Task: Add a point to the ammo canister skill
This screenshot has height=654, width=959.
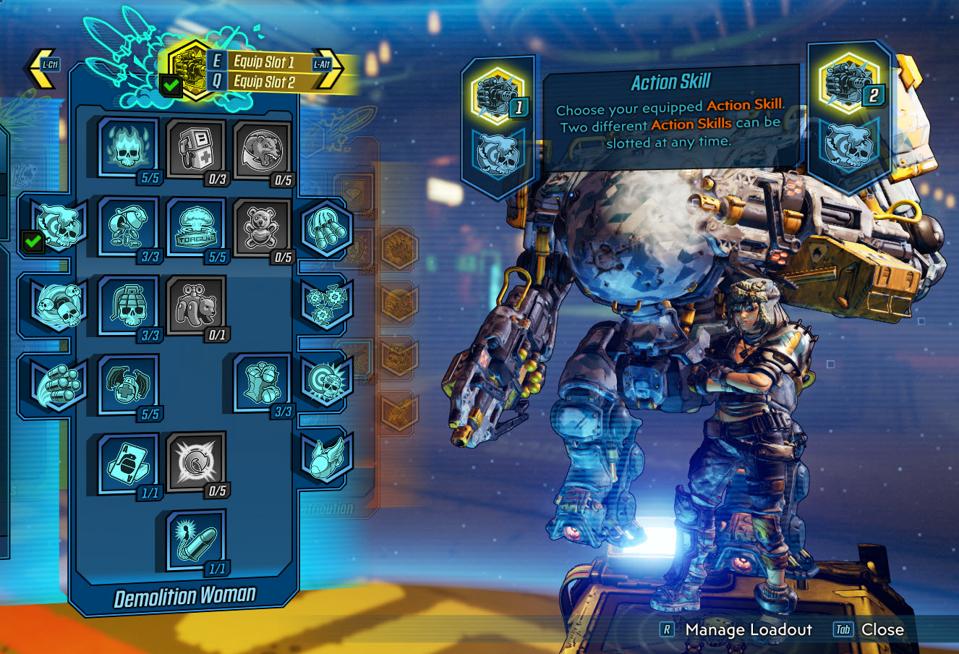Action: 197,147
